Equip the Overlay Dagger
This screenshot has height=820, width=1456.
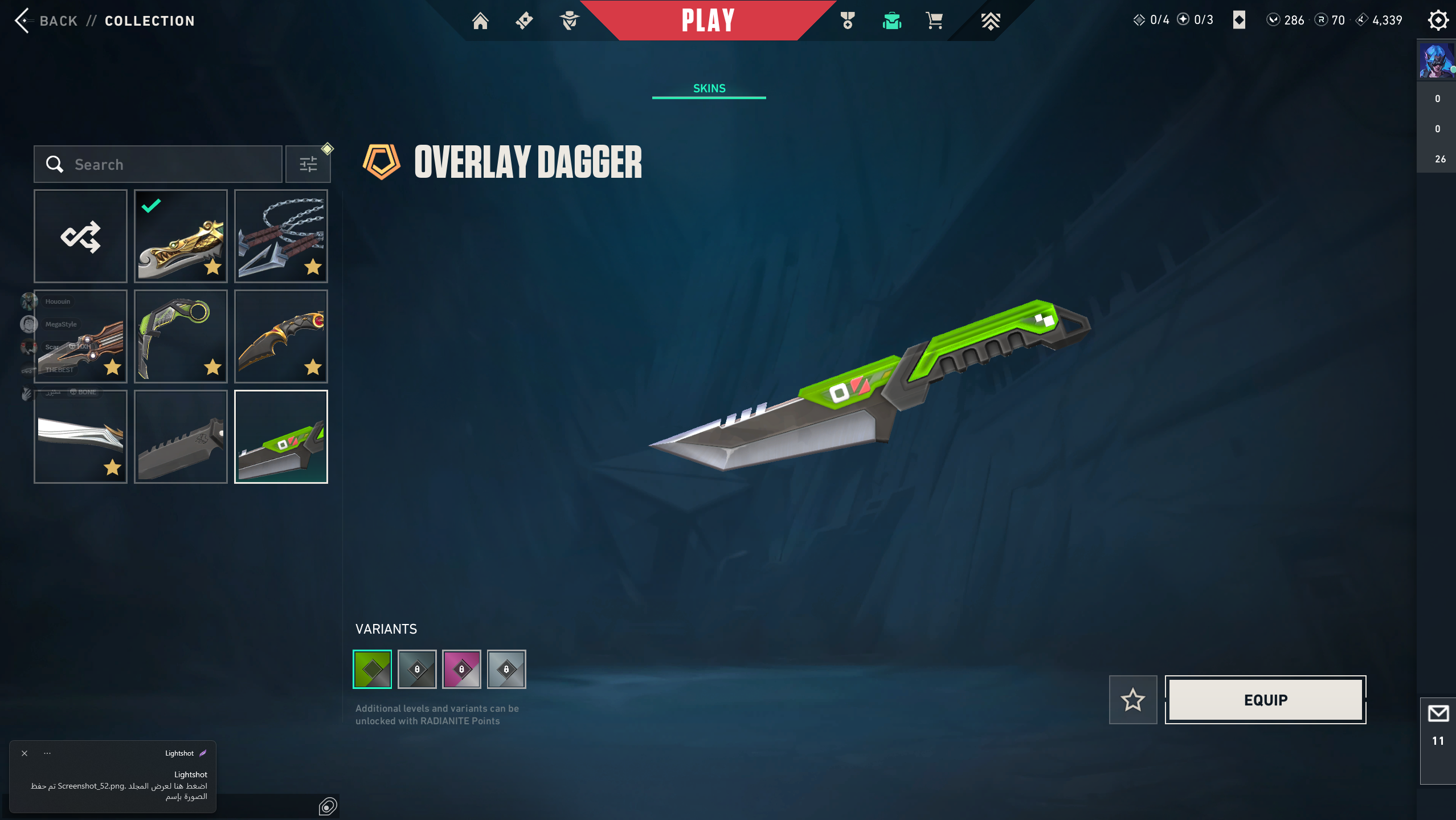coord(1265,700)
